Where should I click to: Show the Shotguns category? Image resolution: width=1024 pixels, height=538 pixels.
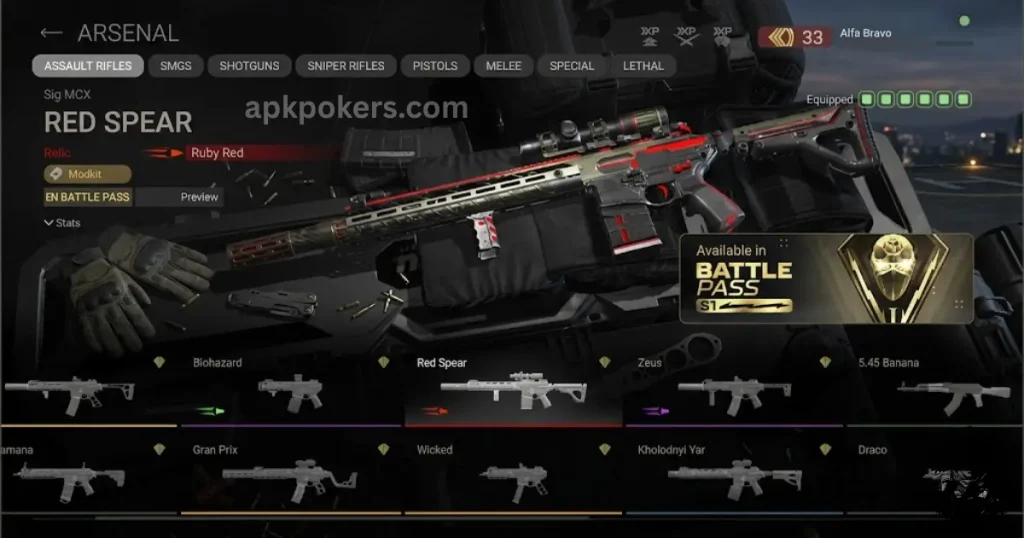(251, 66)
